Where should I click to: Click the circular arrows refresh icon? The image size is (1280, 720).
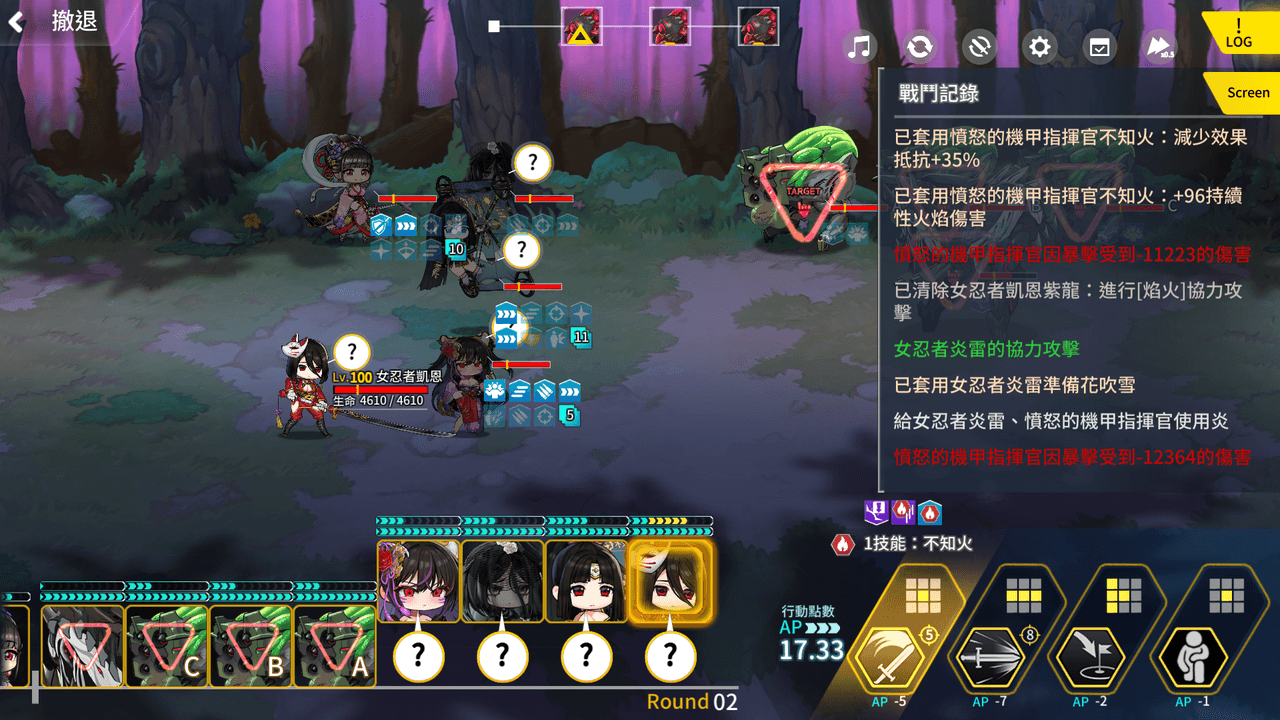[919, 46]
